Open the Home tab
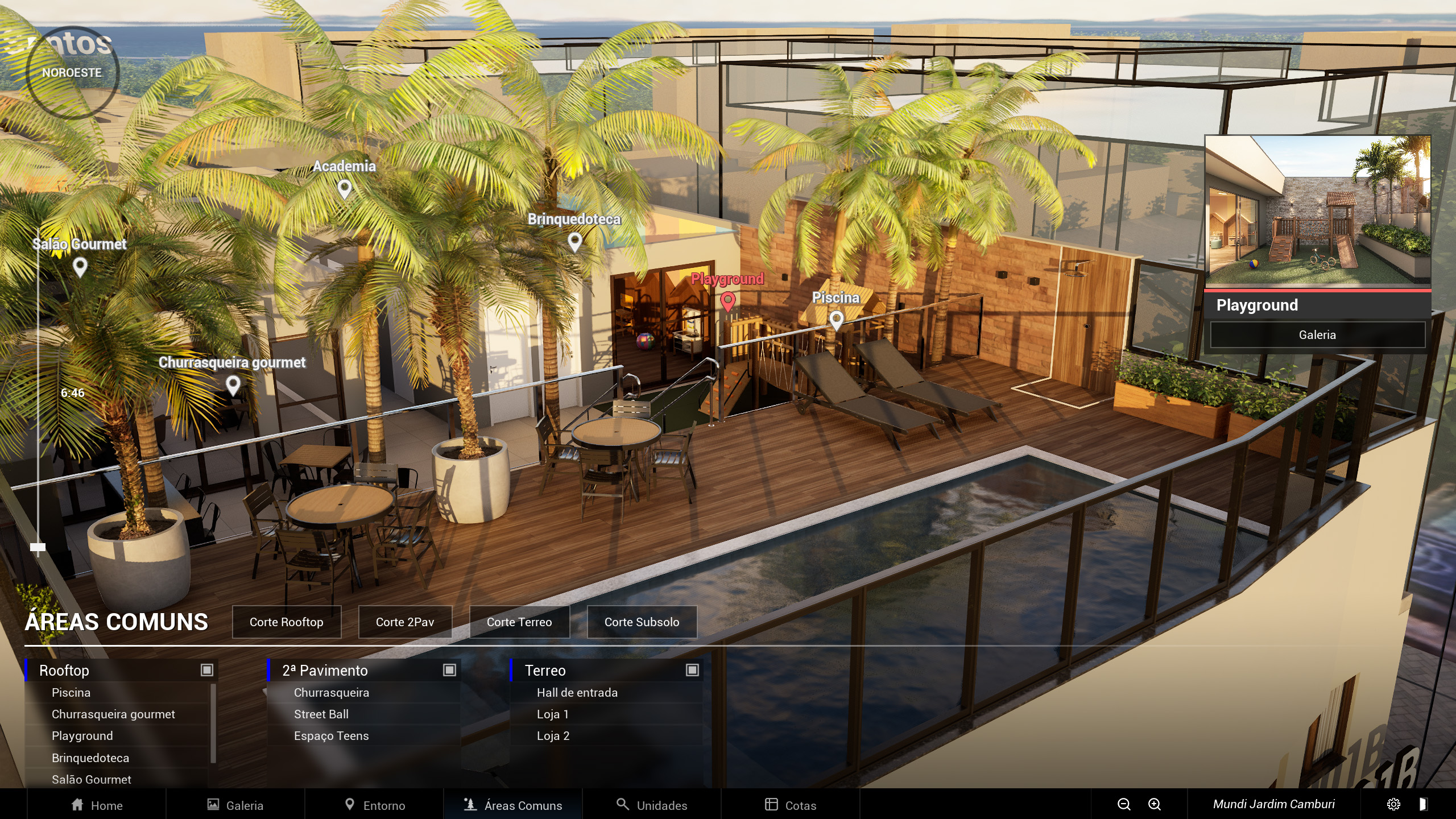Screen dimensions: 1456x819 (97, 805)
